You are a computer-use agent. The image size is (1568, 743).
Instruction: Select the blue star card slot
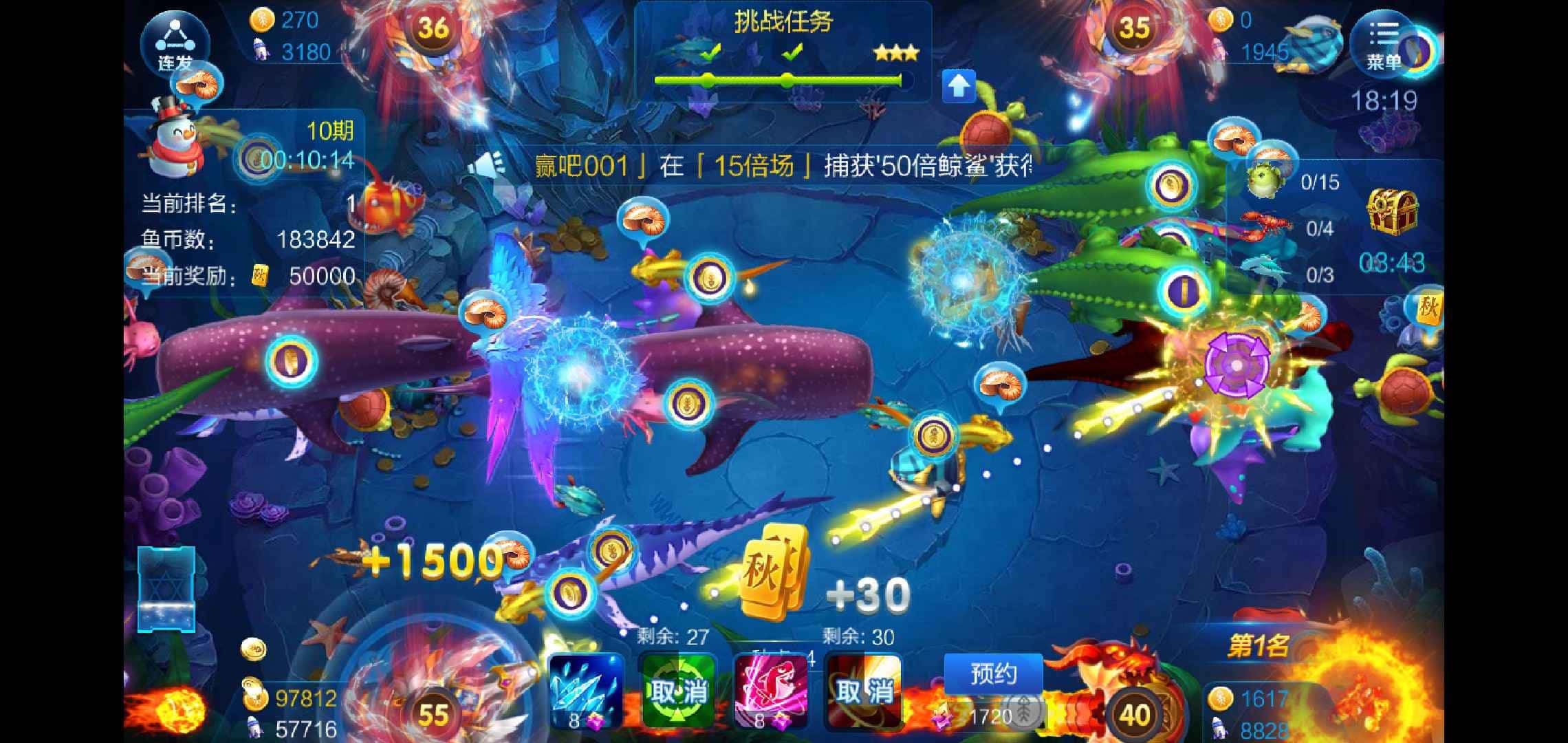[166, 589]
